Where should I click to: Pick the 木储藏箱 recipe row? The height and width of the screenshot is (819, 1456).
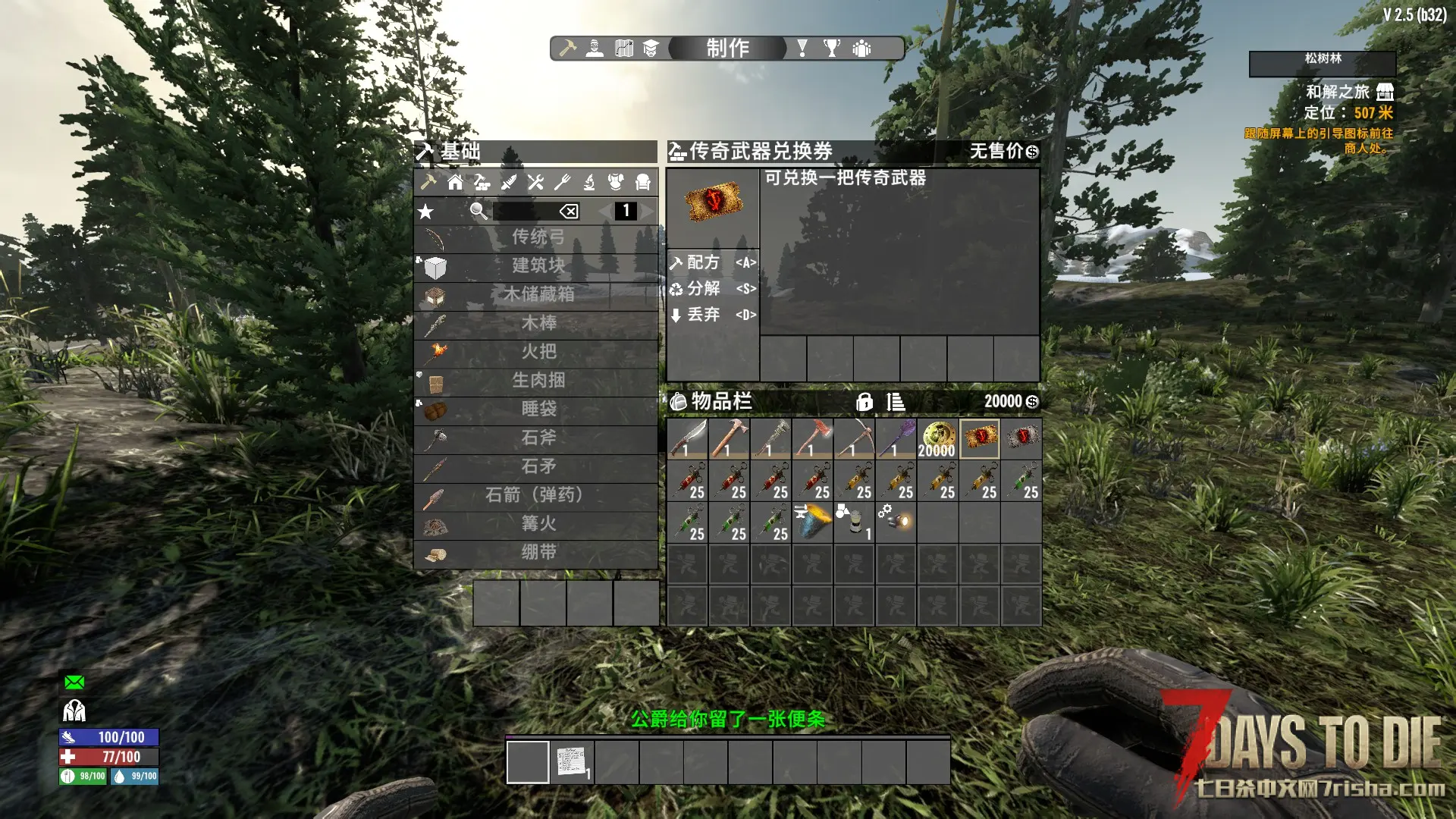[x=537, y=294]
